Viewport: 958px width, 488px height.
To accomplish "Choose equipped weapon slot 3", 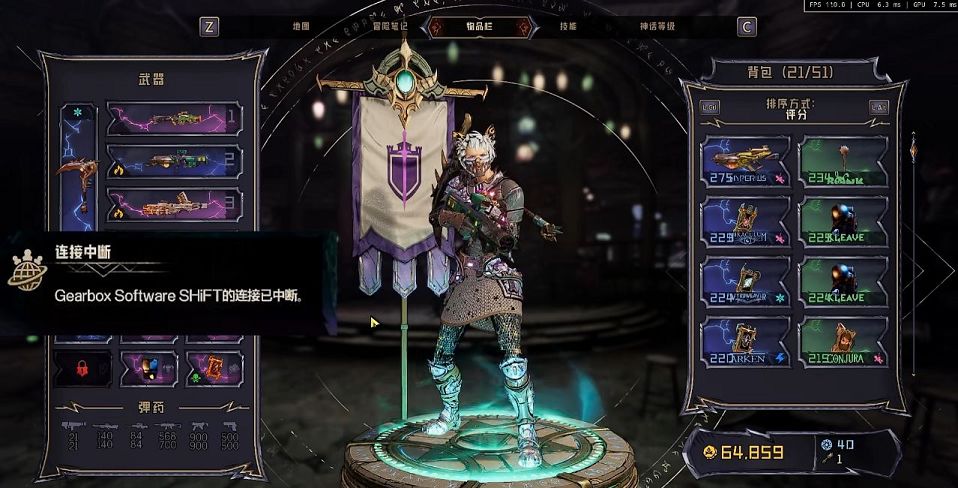I will coord(174,205).
